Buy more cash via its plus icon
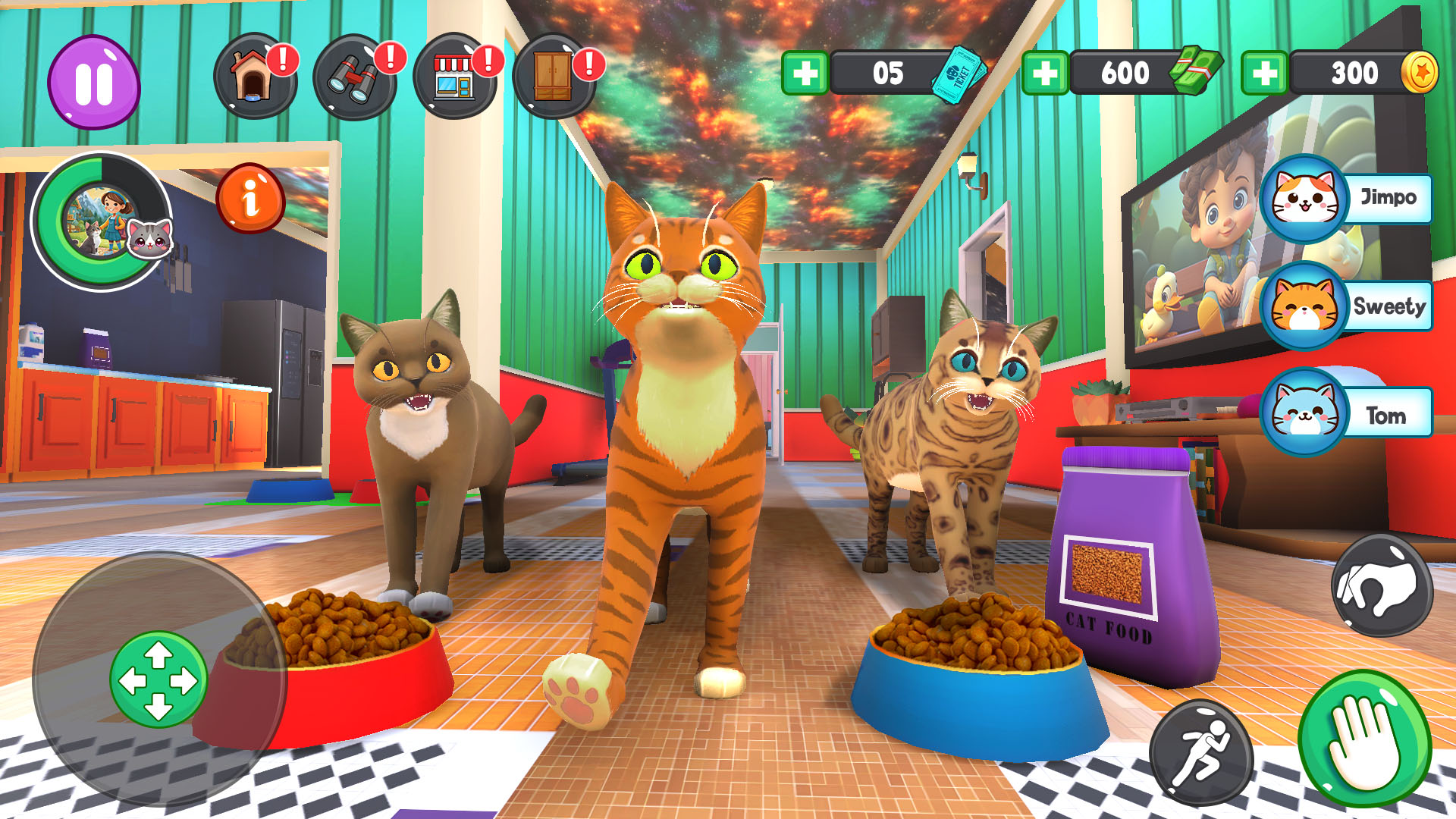 [x=1049, y=73]
